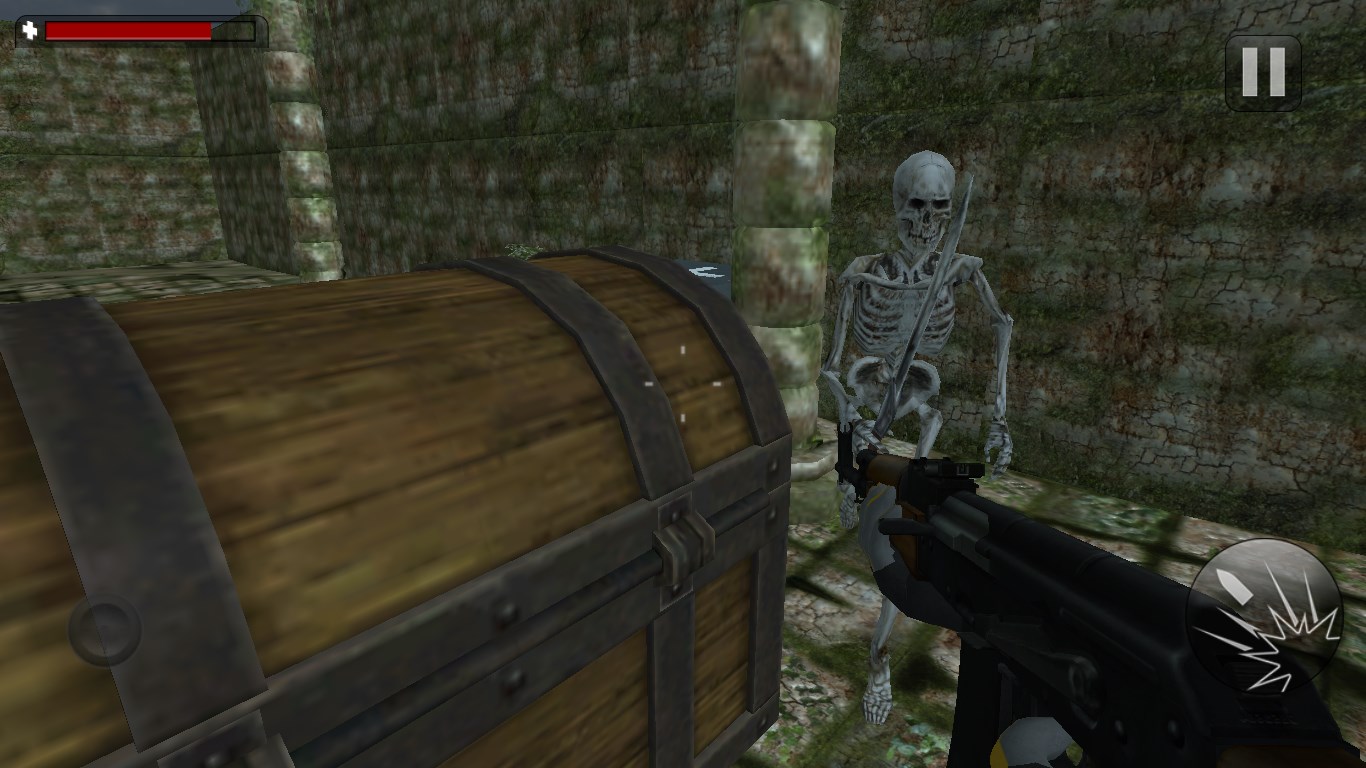Touch the virtual movement joystick
Screen dimensions: 1366x768
pos(105,630)
